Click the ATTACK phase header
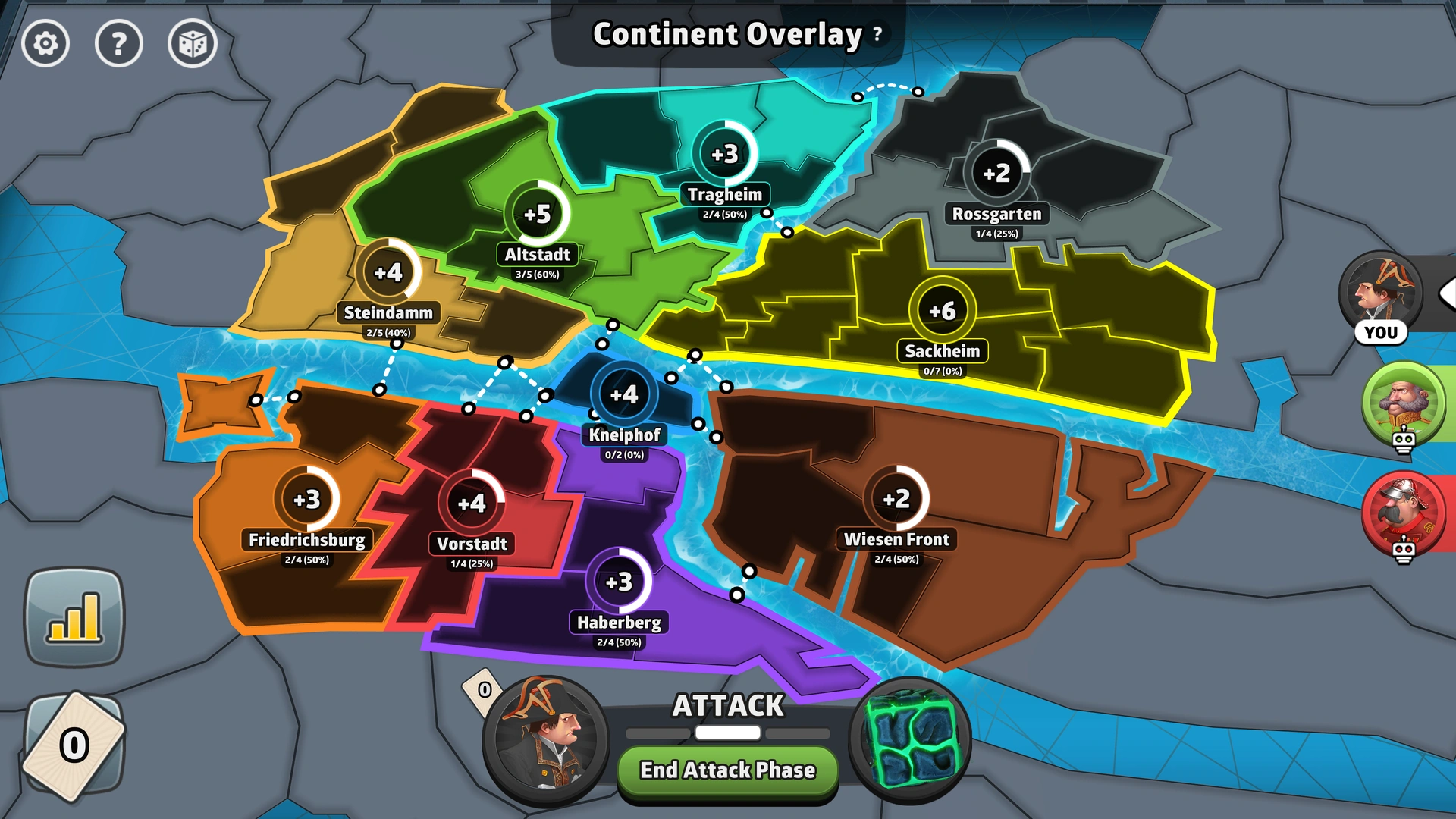This screenshot has width=1456, height=819. coord(726,705)
